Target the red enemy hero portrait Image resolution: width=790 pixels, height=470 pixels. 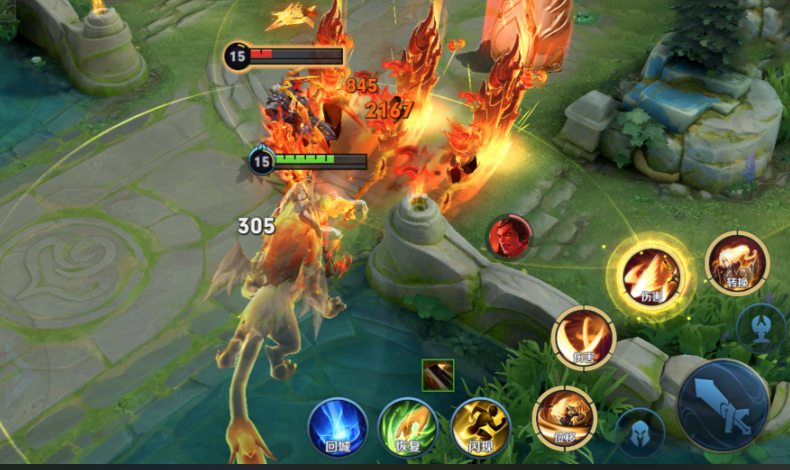point(510,237)
